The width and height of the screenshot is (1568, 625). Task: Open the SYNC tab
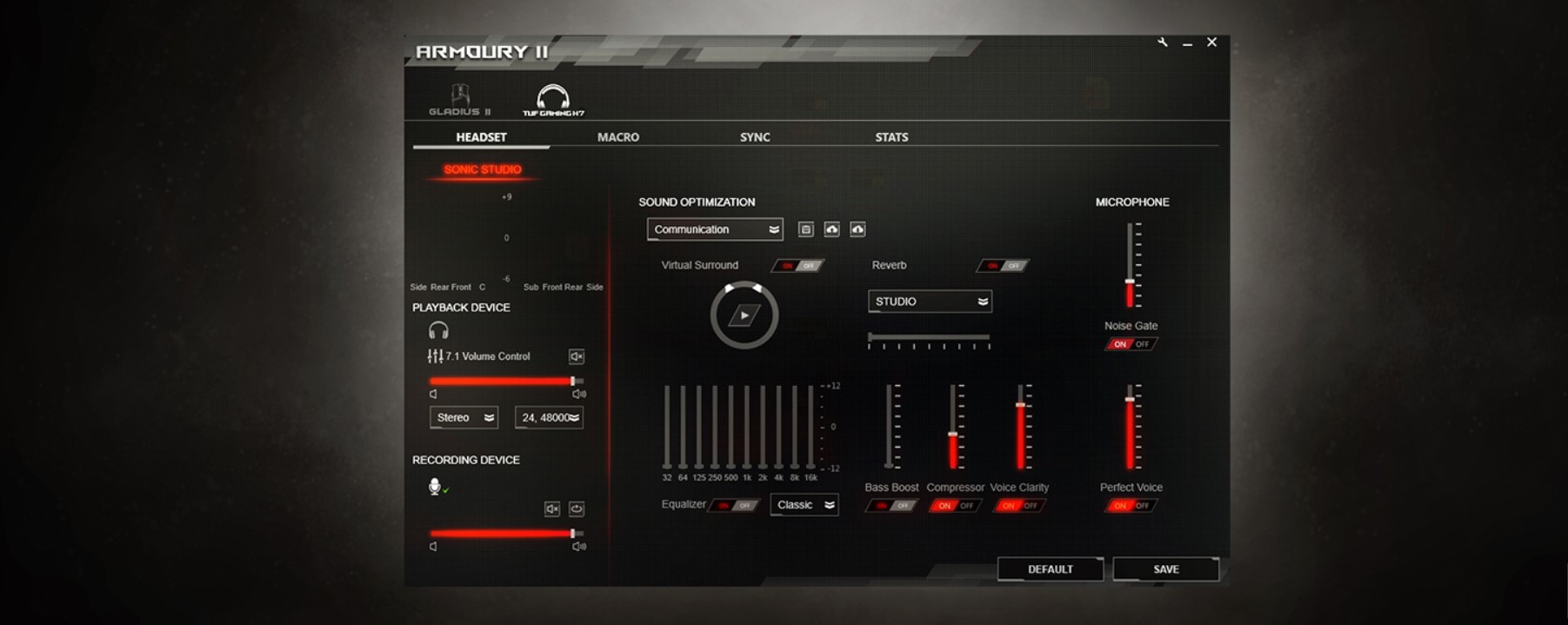(754, 137)
